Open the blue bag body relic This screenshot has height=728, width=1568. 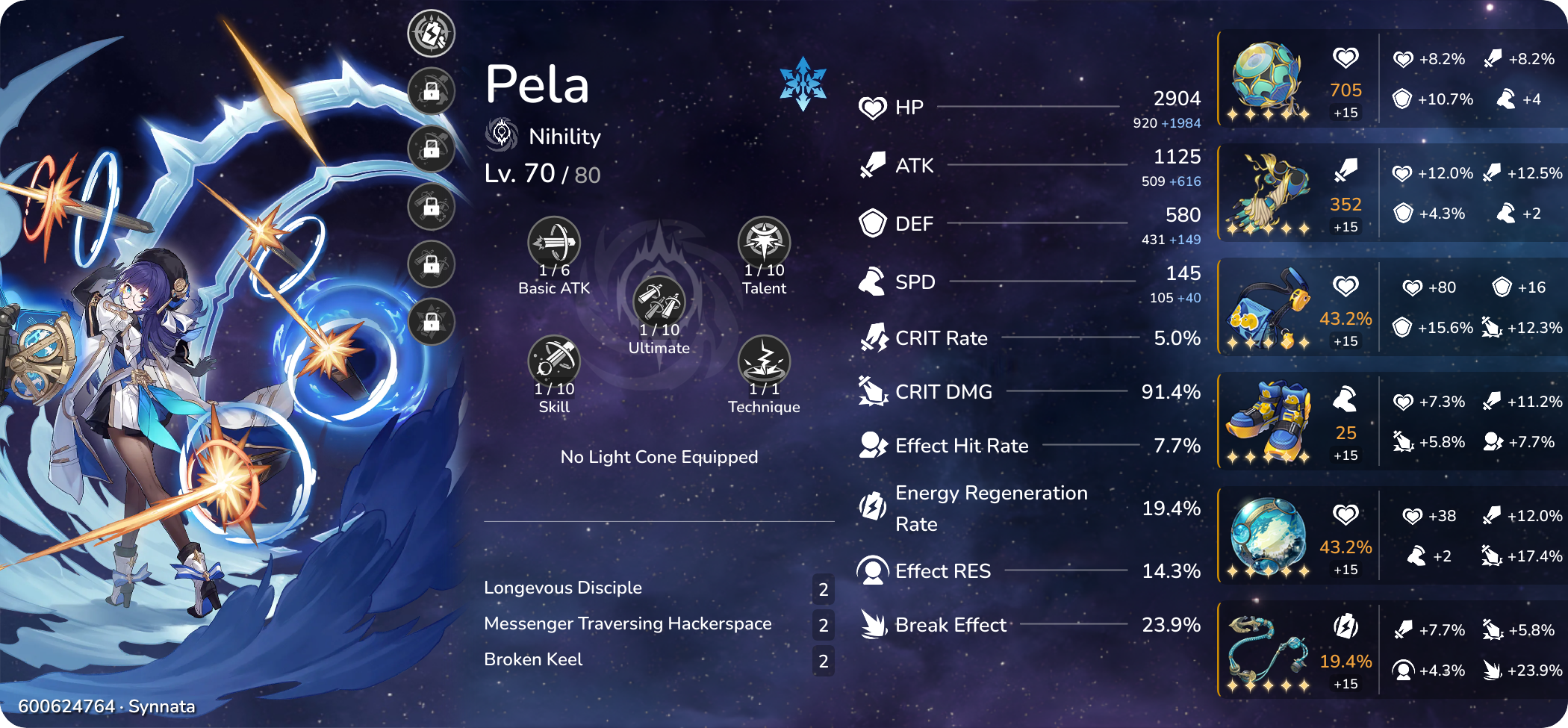(x=1267, y=308)
